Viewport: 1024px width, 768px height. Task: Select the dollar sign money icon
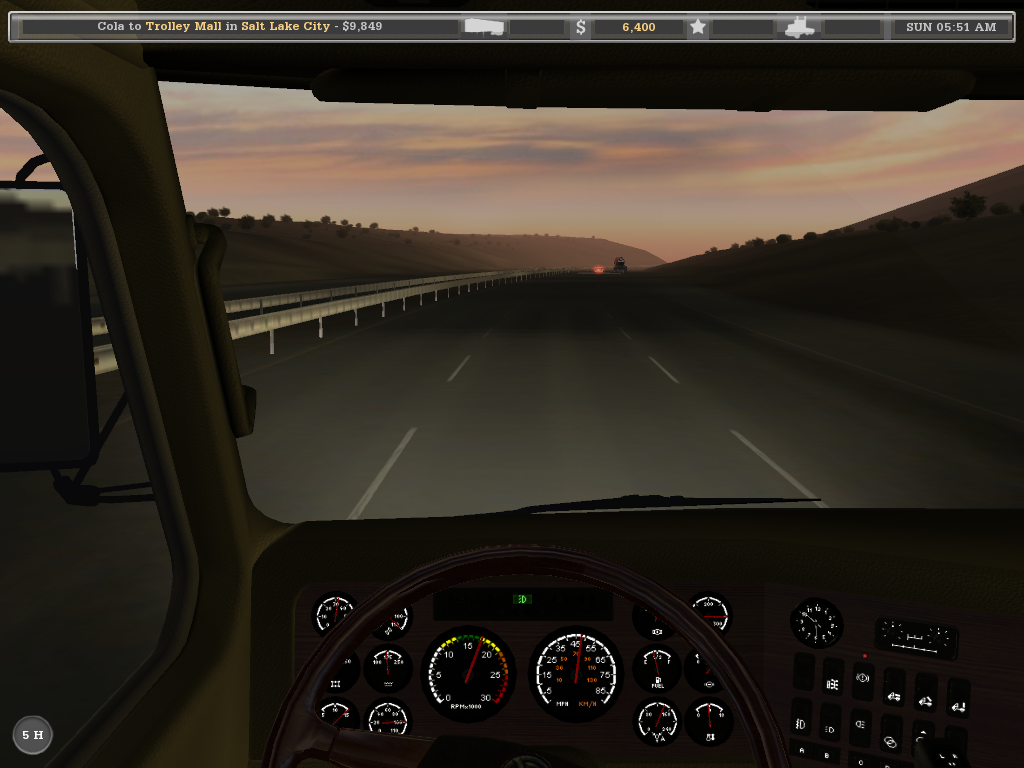(581, 27)
